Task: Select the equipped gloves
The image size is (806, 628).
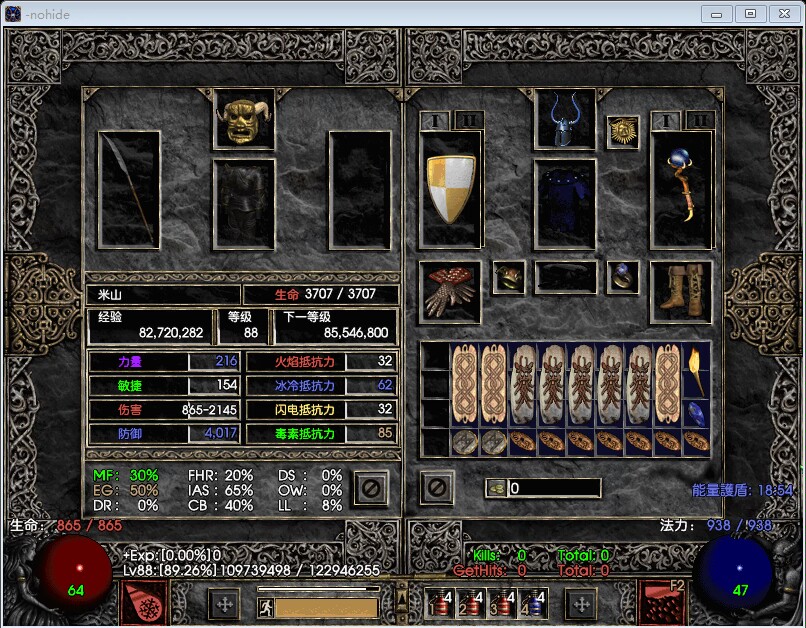Action: [x=450, y=292]
